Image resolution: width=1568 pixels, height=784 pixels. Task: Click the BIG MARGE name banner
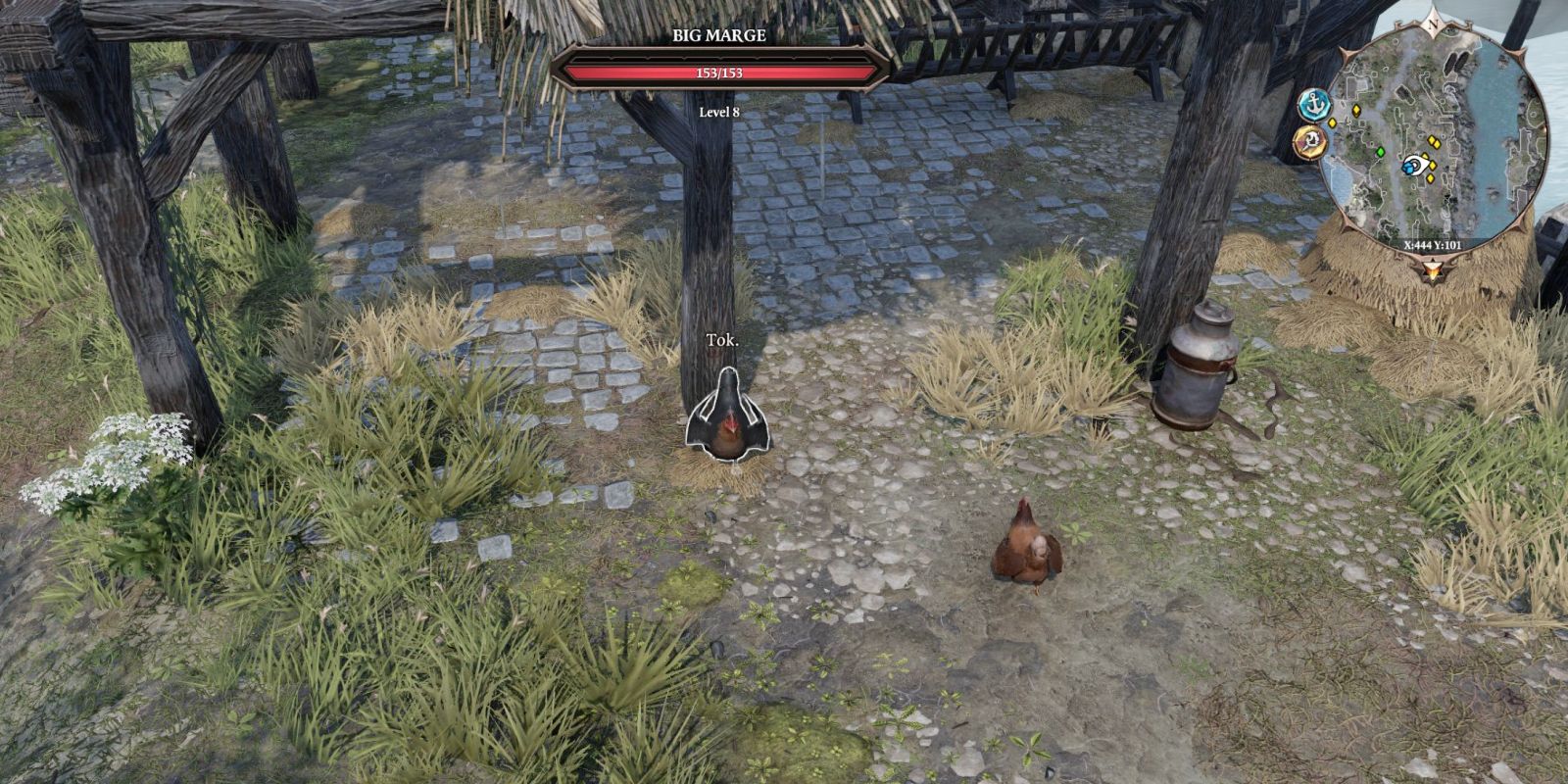coord(718,37)
